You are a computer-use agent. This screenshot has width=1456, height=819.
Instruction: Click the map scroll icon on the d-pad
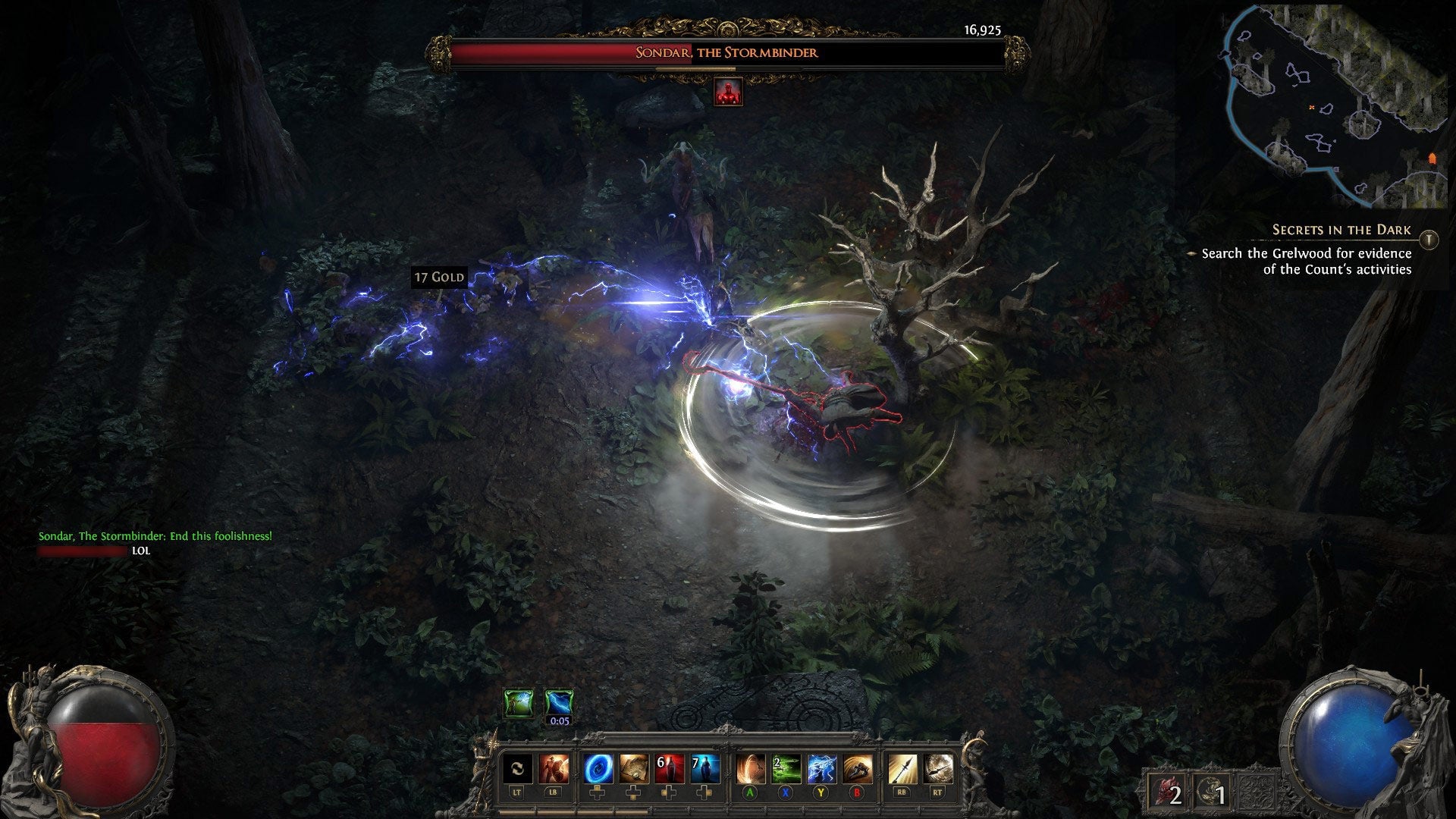click(x=635, y=768)
